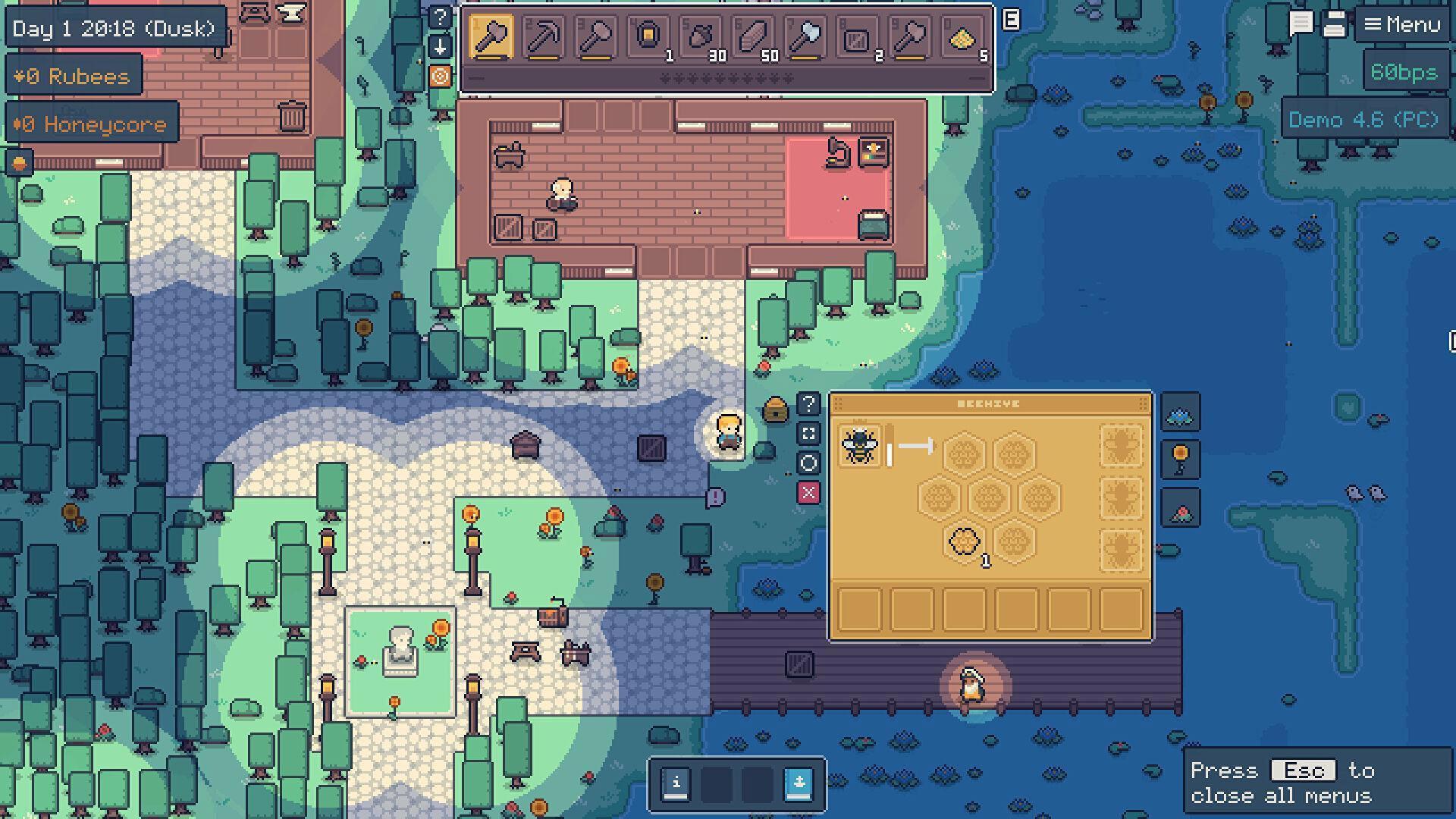Open the blue book icon in bottom bar

coord(799,783)
